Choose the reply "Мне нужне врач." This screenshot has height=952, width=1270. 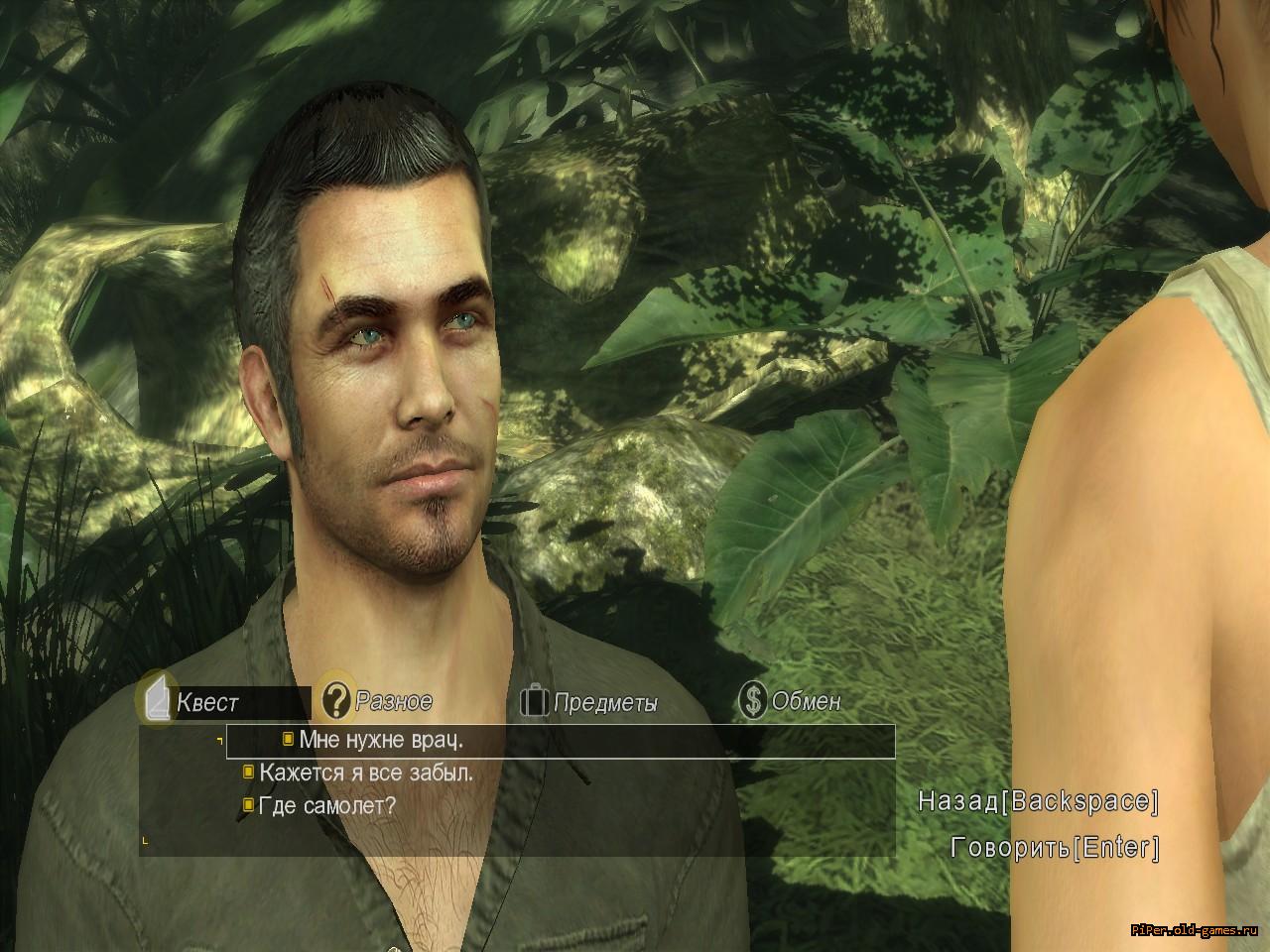pyautogui.click(x=380, y=740)
